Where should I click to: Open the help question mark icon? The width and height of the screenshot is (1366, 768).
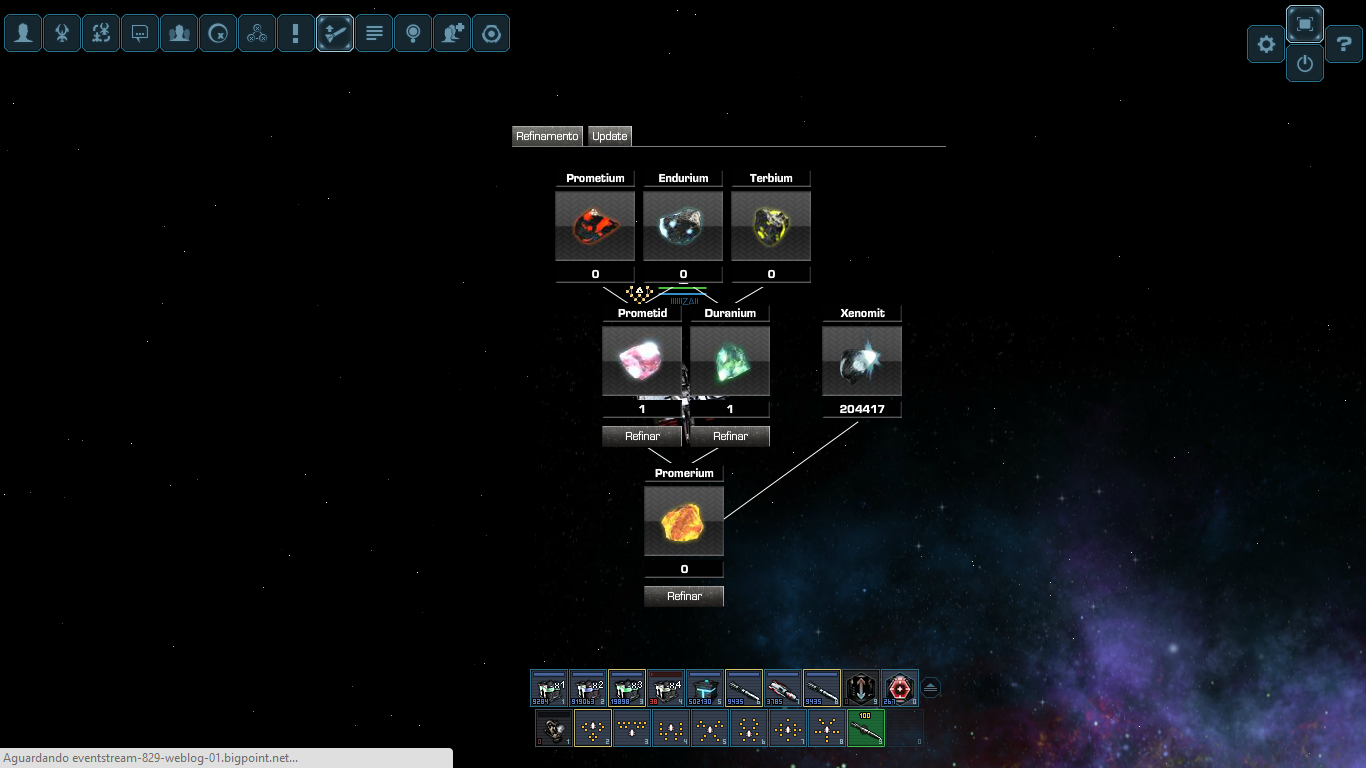tap(1341, 44)
